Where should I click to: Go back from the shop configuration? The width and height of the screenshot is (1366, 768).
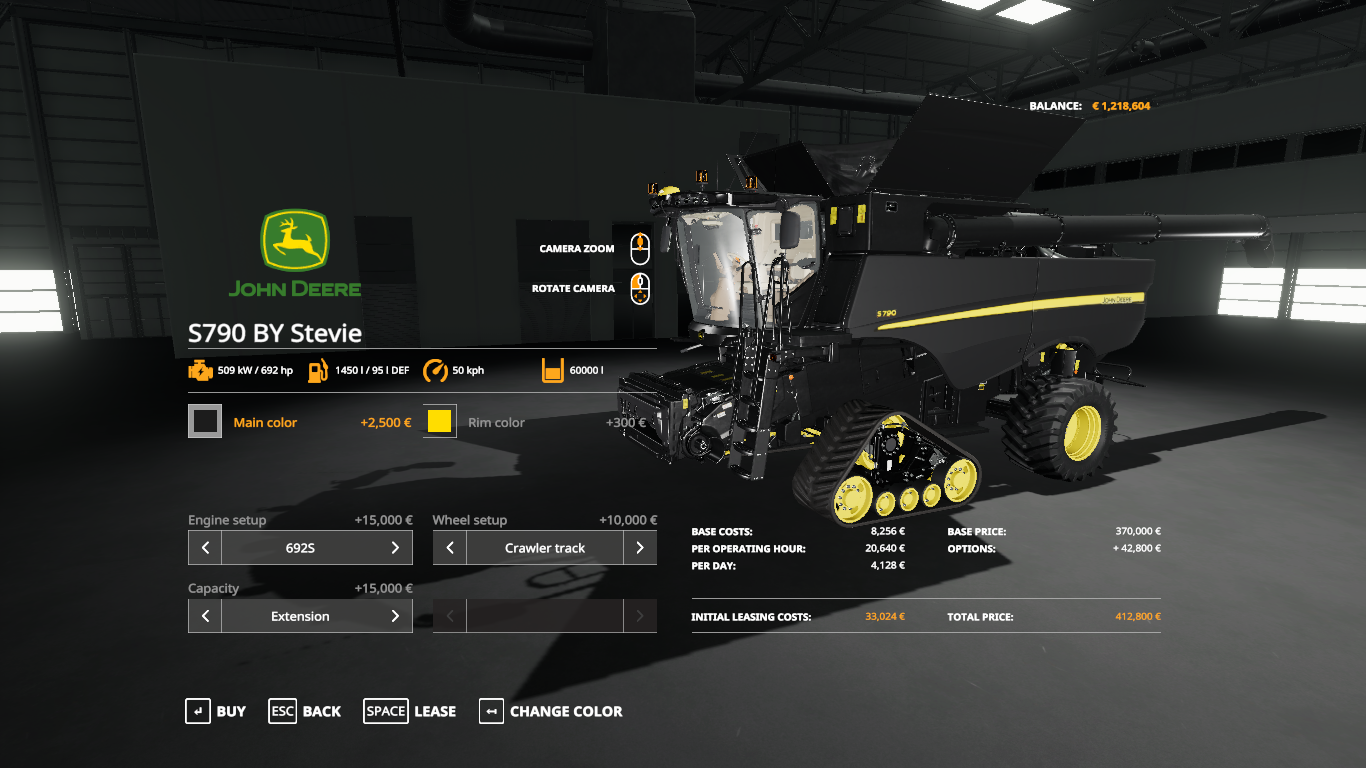[x=304, y=711]
